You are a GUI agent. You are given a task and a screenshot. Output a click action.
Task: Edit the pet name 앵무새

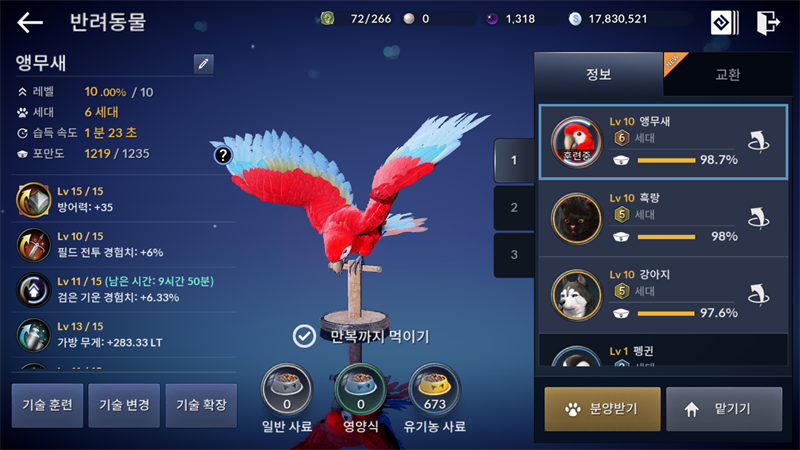[203, 64]
